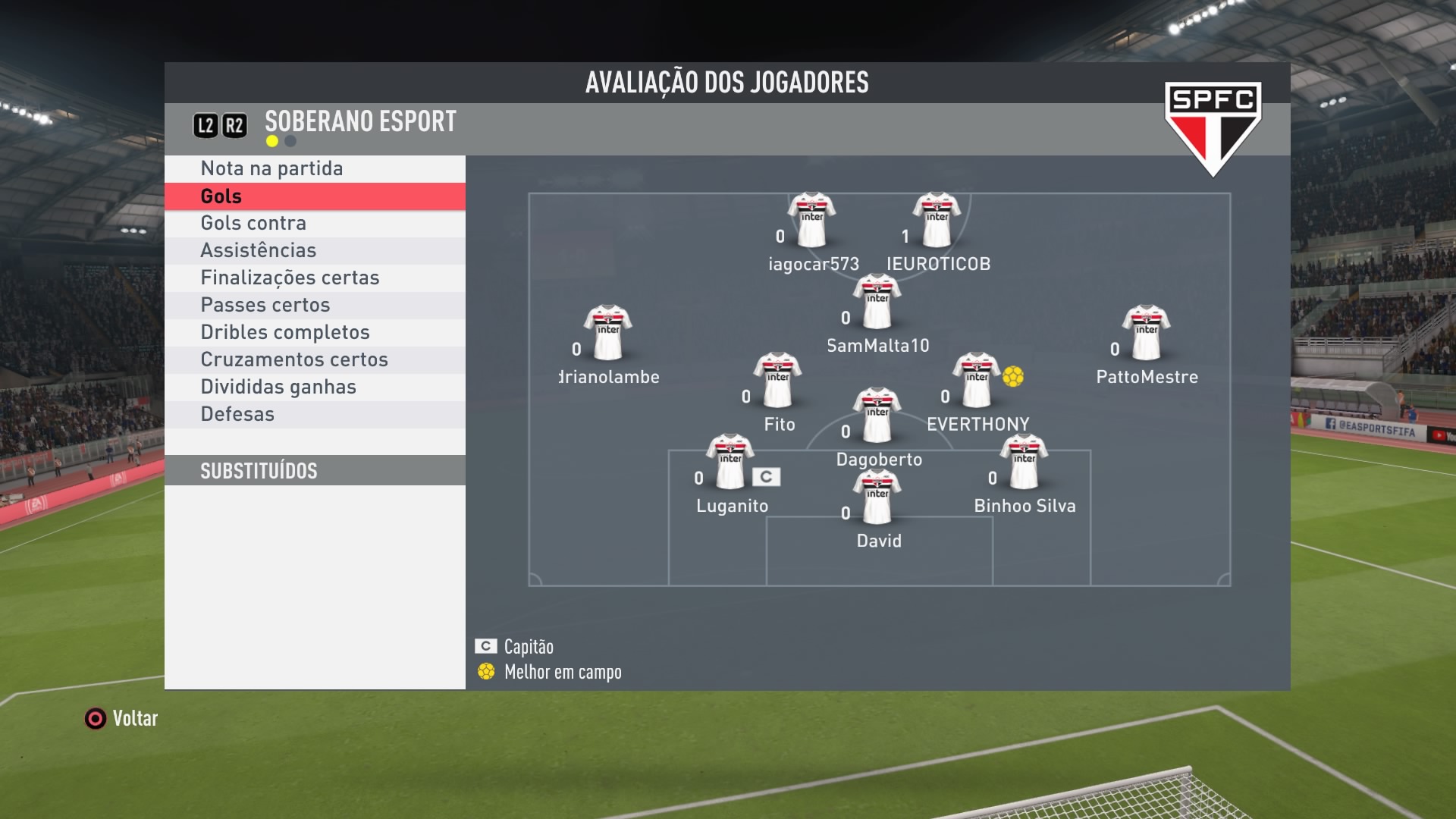The image size is (1456, 819).
Task: Select the Nota na partida stat
Action: click(271, 168)
